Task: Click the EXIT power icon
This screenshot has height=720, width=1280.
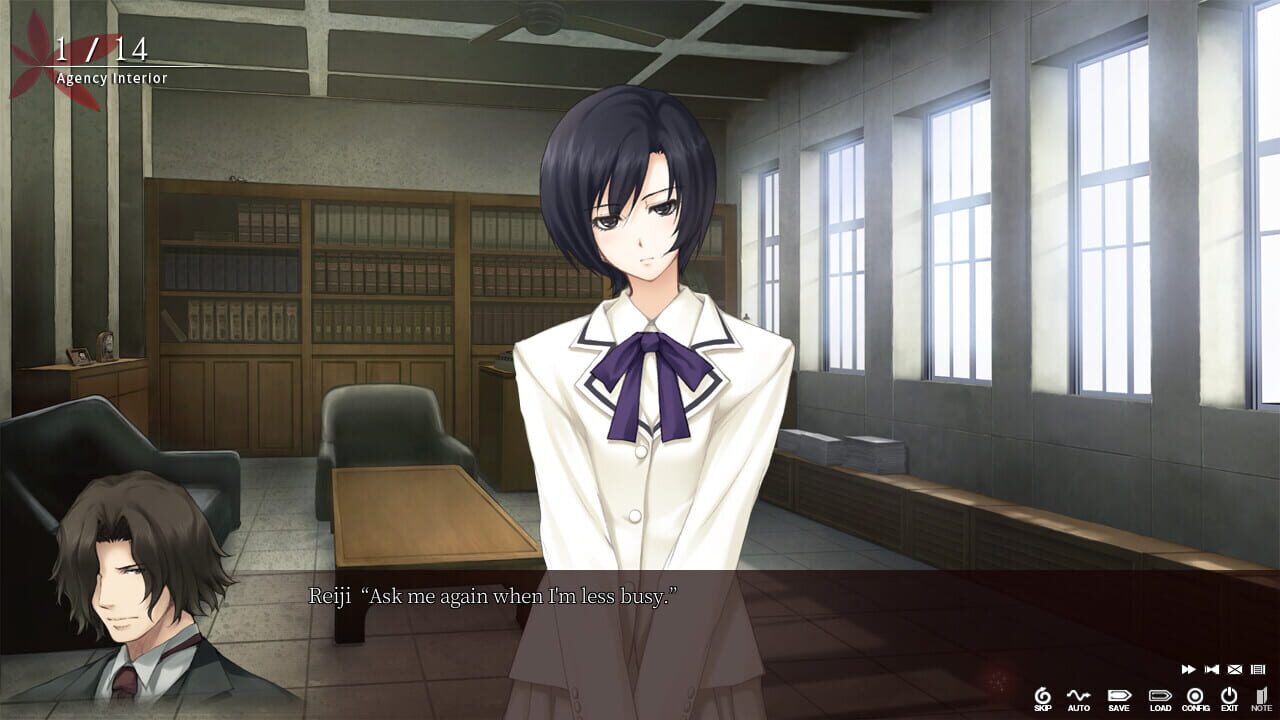Action: (1228, 695)
